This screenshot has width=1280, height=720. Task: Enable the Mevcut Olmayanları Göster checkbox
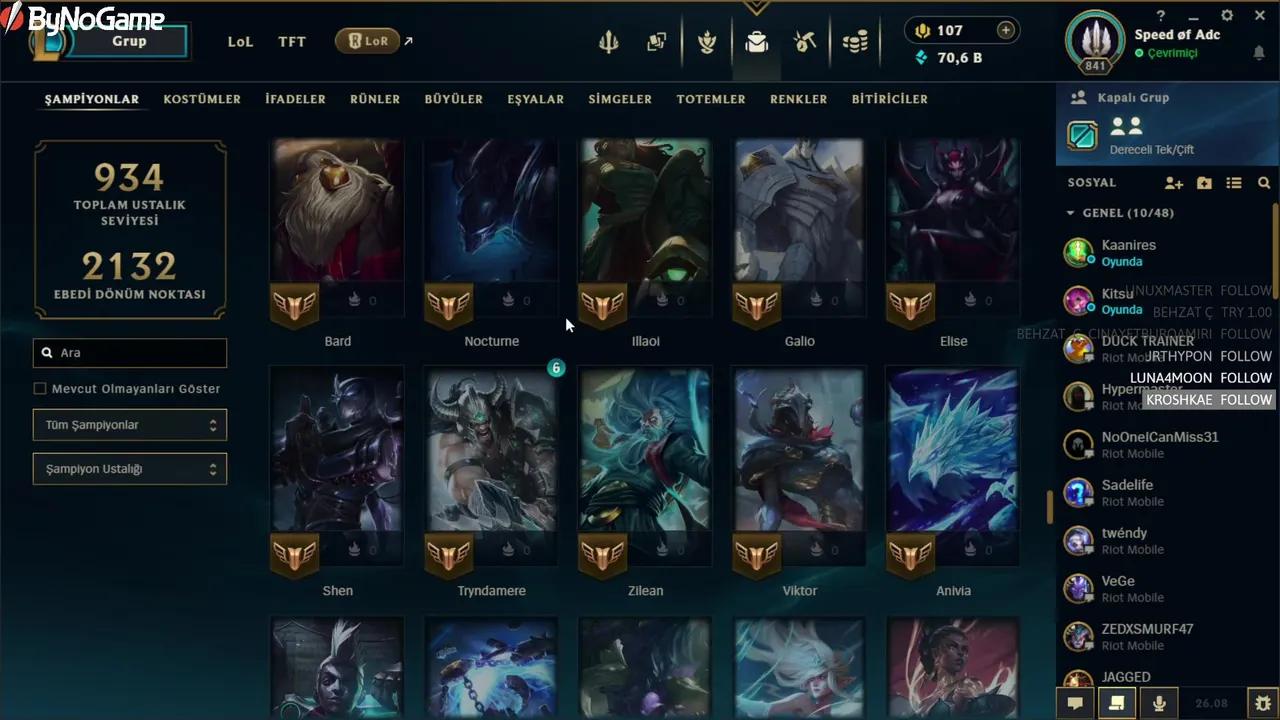[39, 388]
